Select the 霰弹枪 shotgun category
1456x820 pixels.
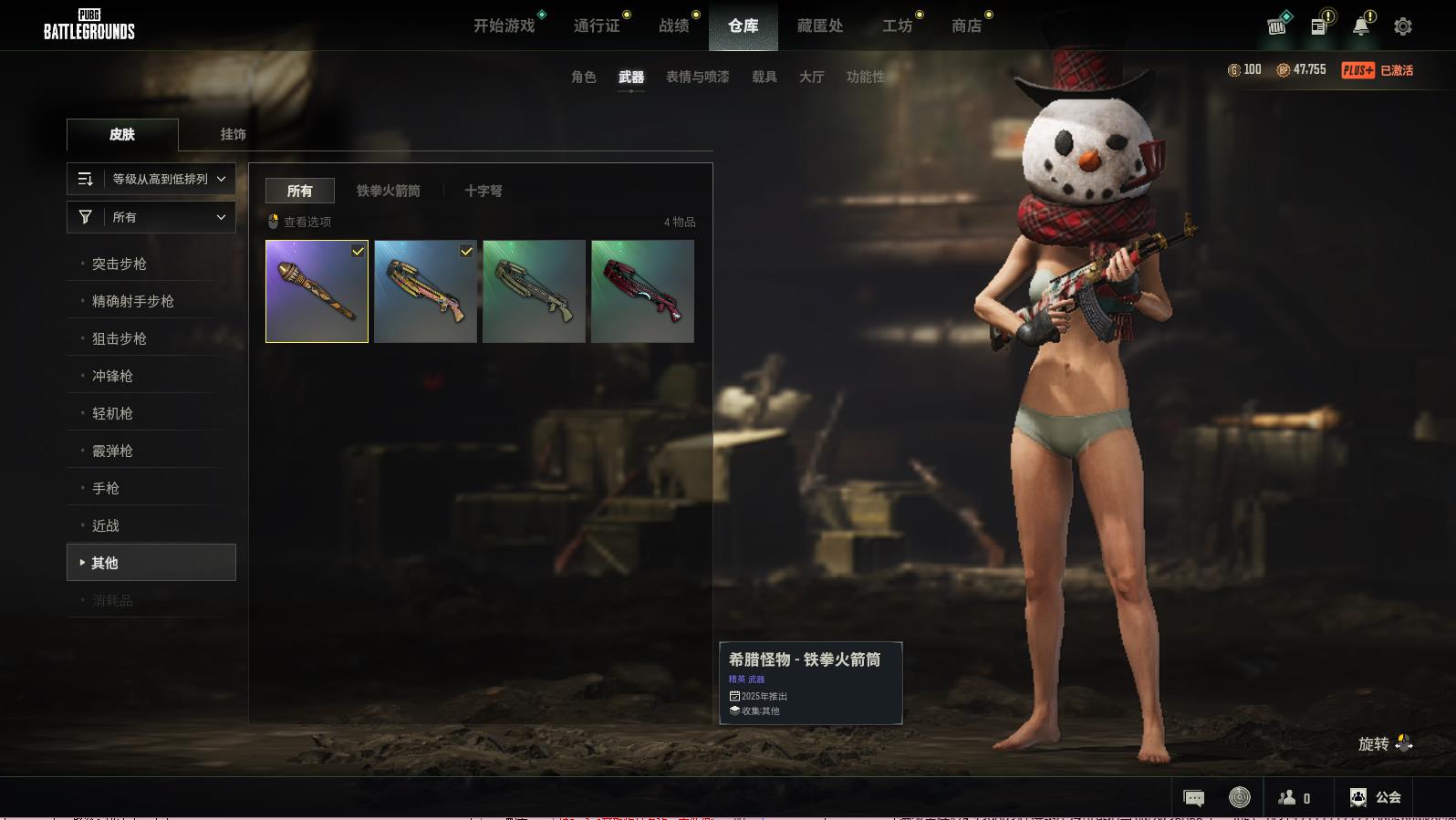pos(112,452)
